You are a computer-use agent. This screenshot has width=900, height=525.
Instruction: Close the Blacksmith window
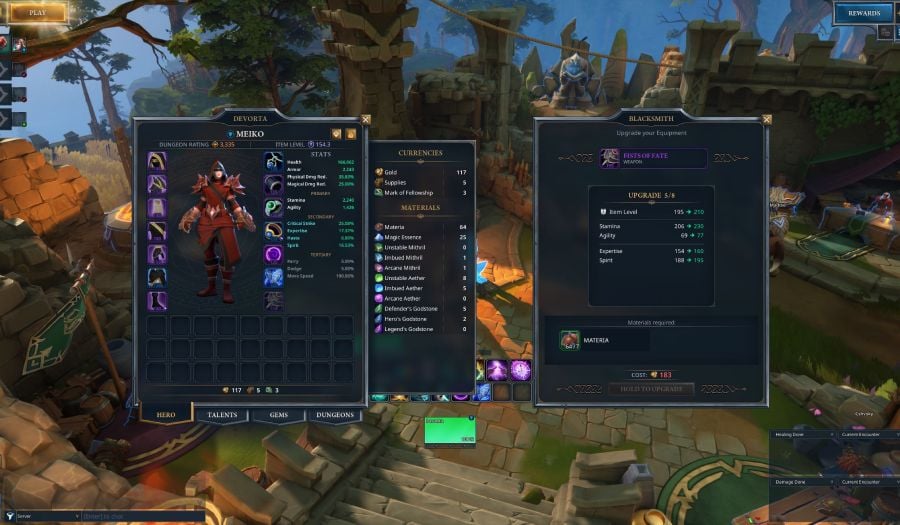click(x=766, y=119)
